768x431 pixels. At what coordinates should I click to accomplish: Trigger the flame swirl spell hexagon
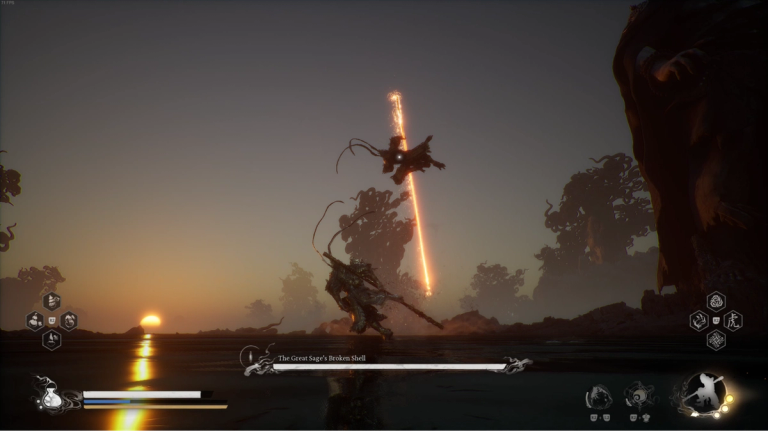click(699, 321)
